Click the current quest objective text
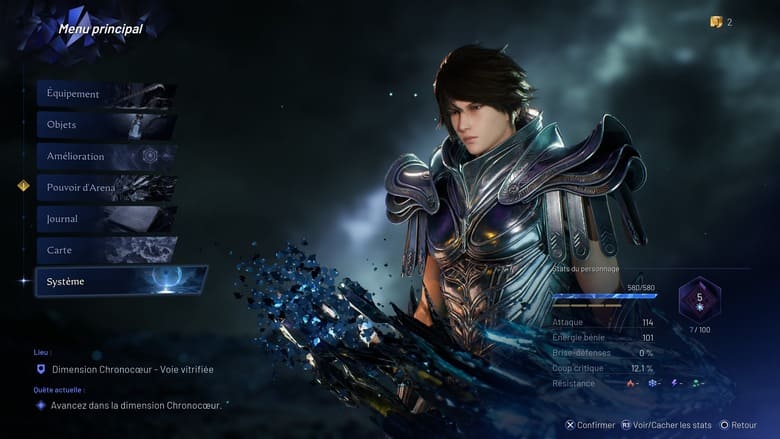Screen dimensions: 780x439 click(136, 405)
